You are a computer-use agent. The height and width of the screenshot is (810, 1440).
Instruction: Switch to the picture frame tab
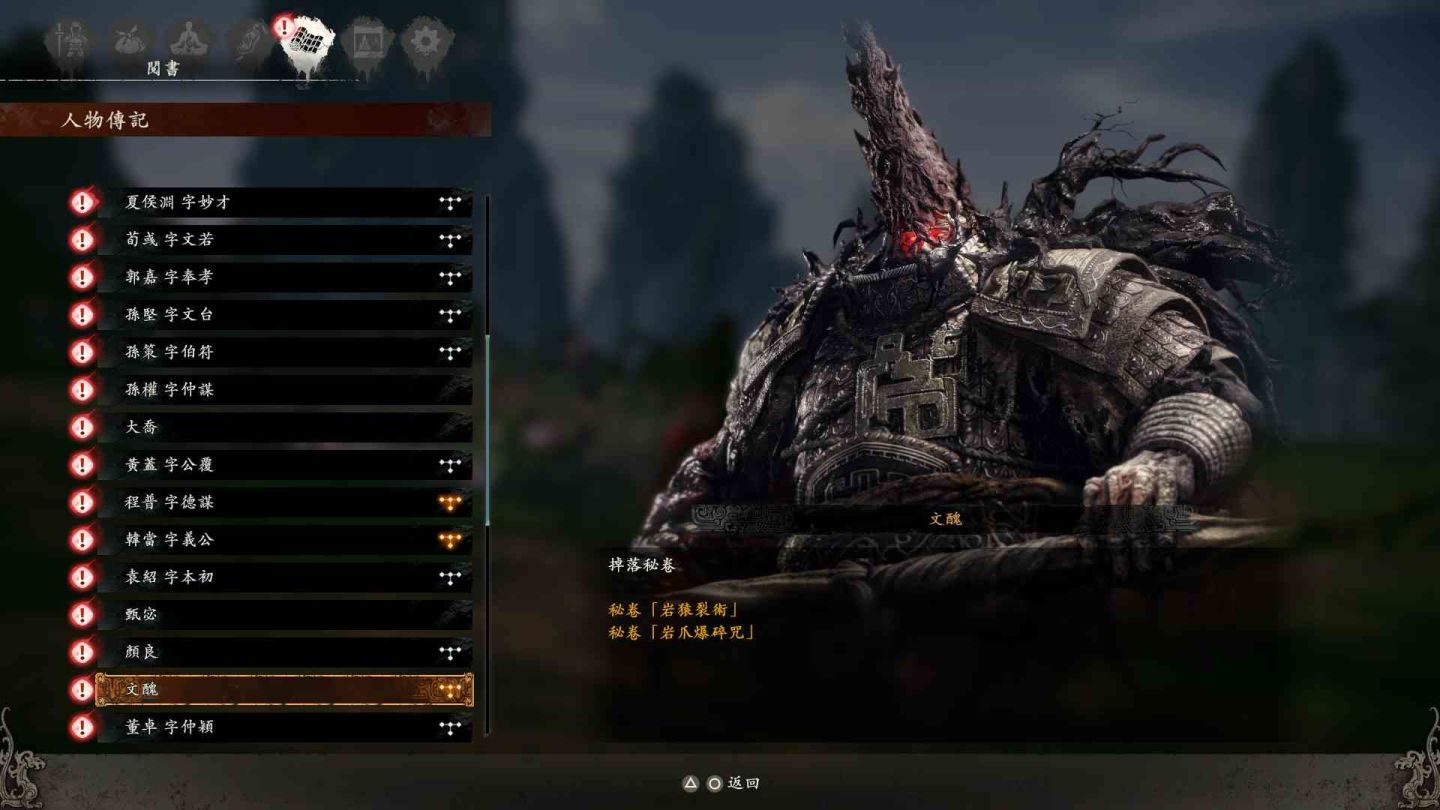click(367, 42)
